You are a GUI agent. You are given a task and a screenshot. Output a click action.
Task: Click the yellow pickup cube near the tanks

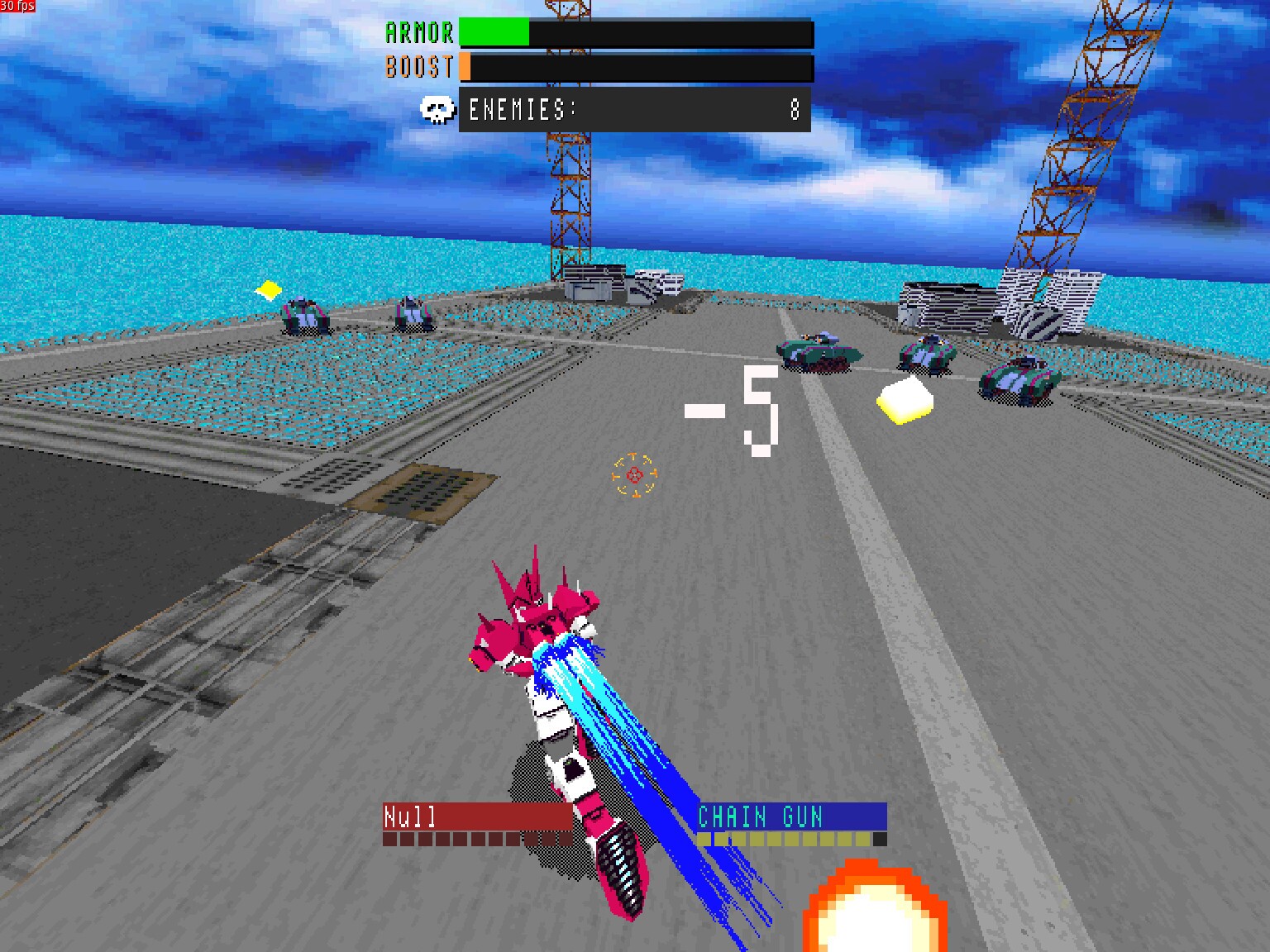point(906,399)
